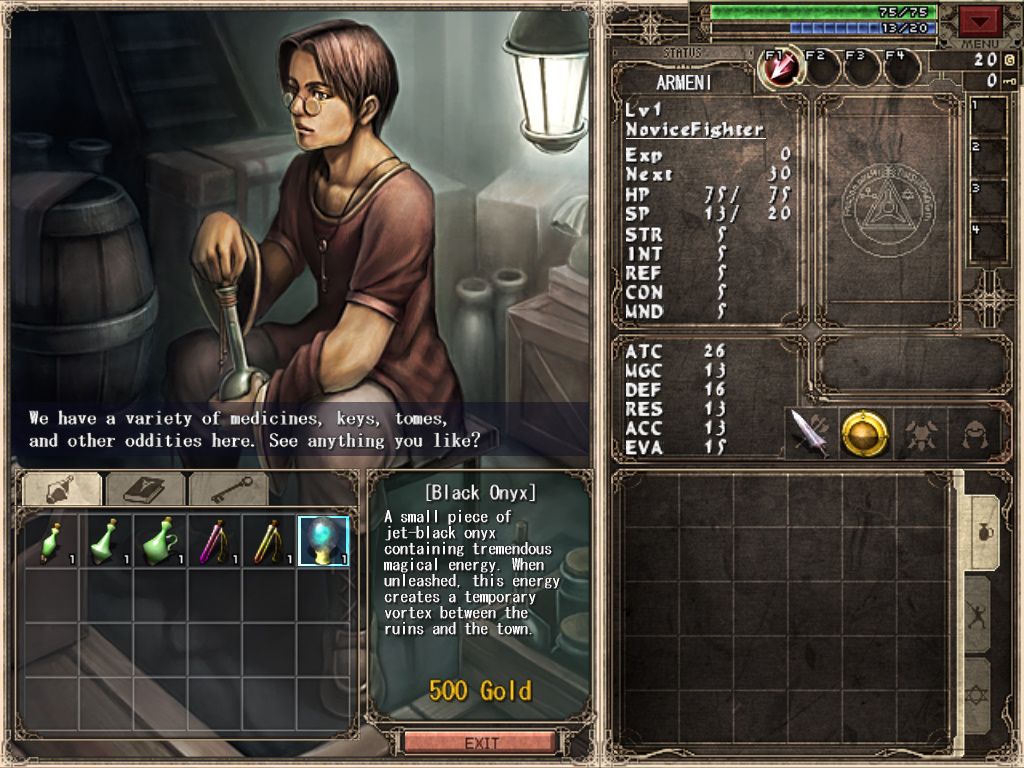The image size is (1024, 768).
Task: Switch to the medicine potion shop tab
Action: coord(62,489)
